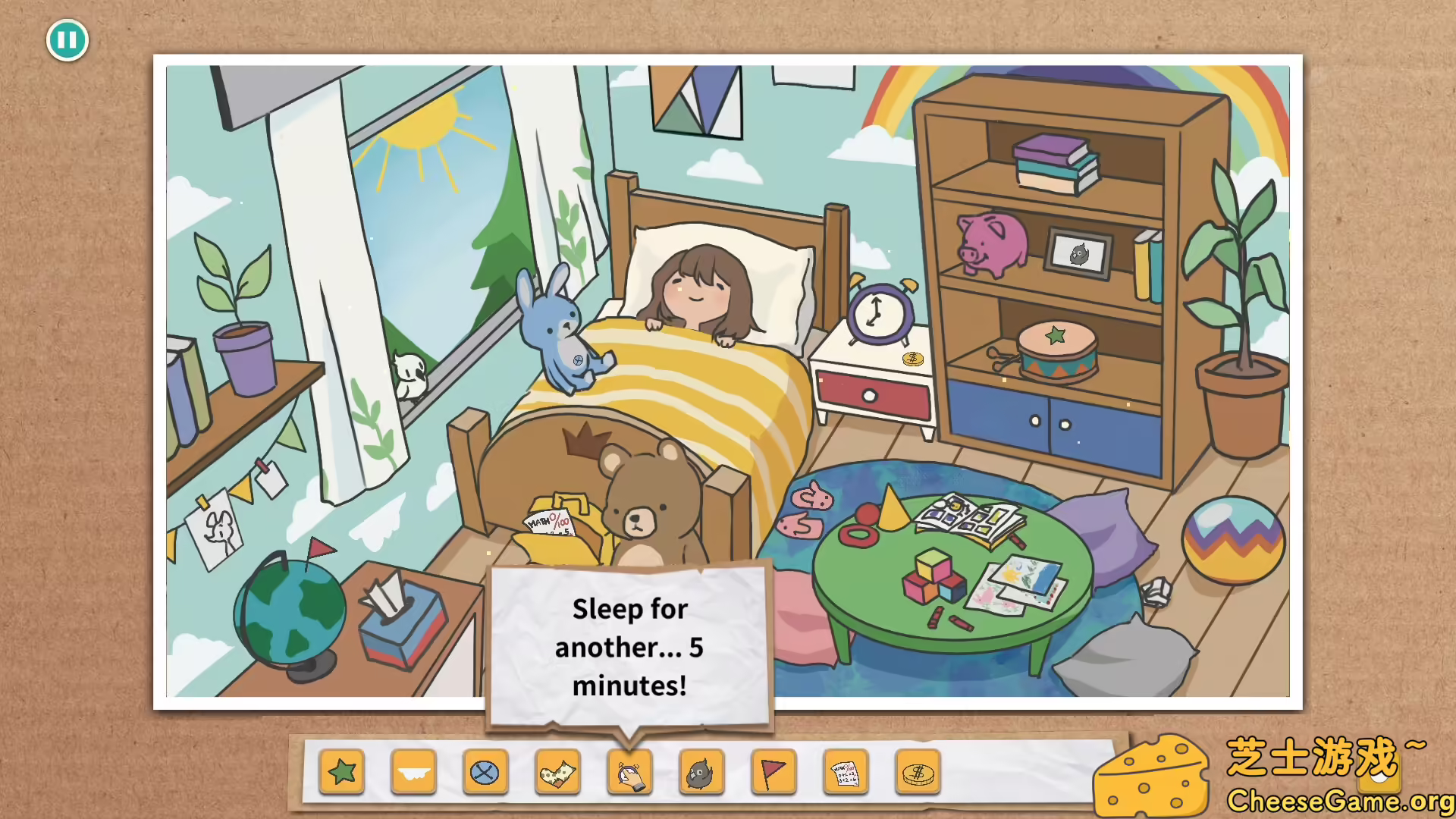Click the gray bird icon in the item bar
1456x819 pixels.
[701, 772]
